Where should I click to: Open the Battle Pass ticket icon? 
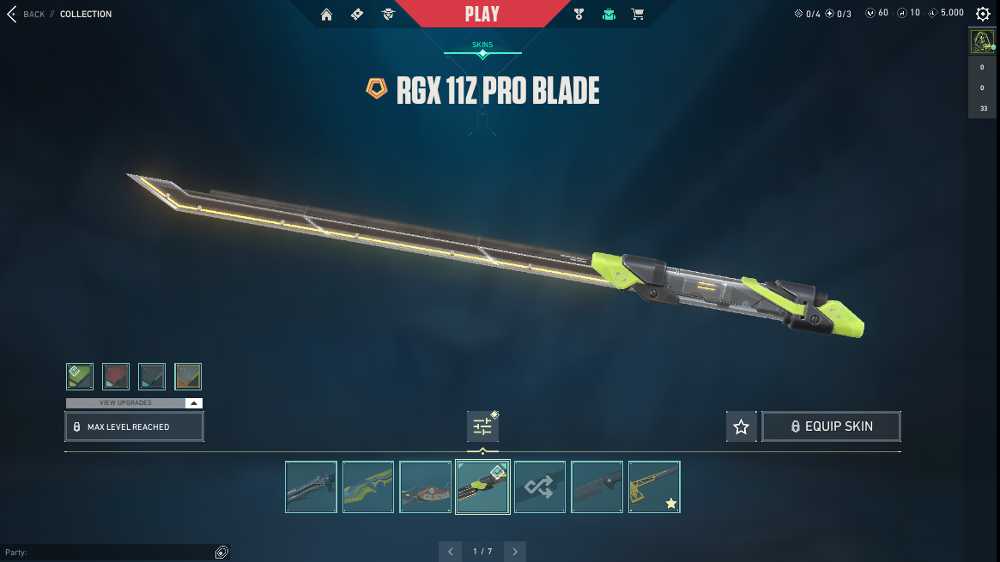click(x=357, y=14)
